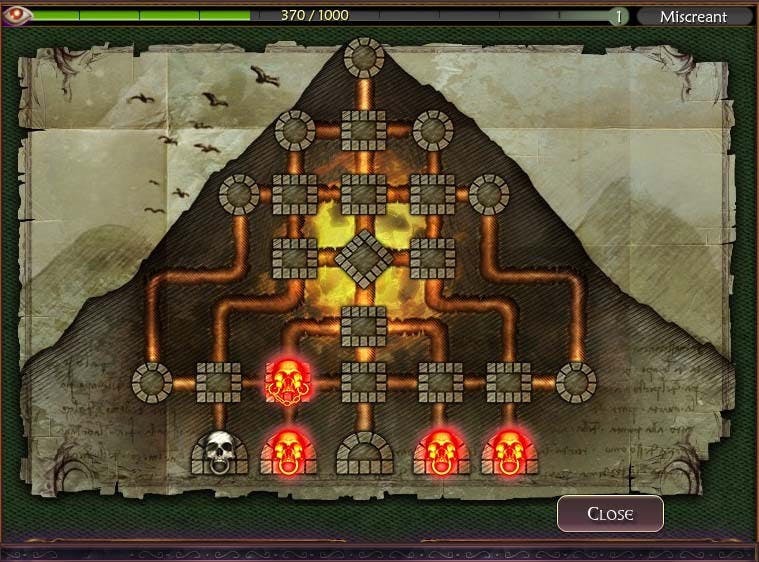Click the red eye icon
This screenshot has height=562, width=759.
point(19,16)
